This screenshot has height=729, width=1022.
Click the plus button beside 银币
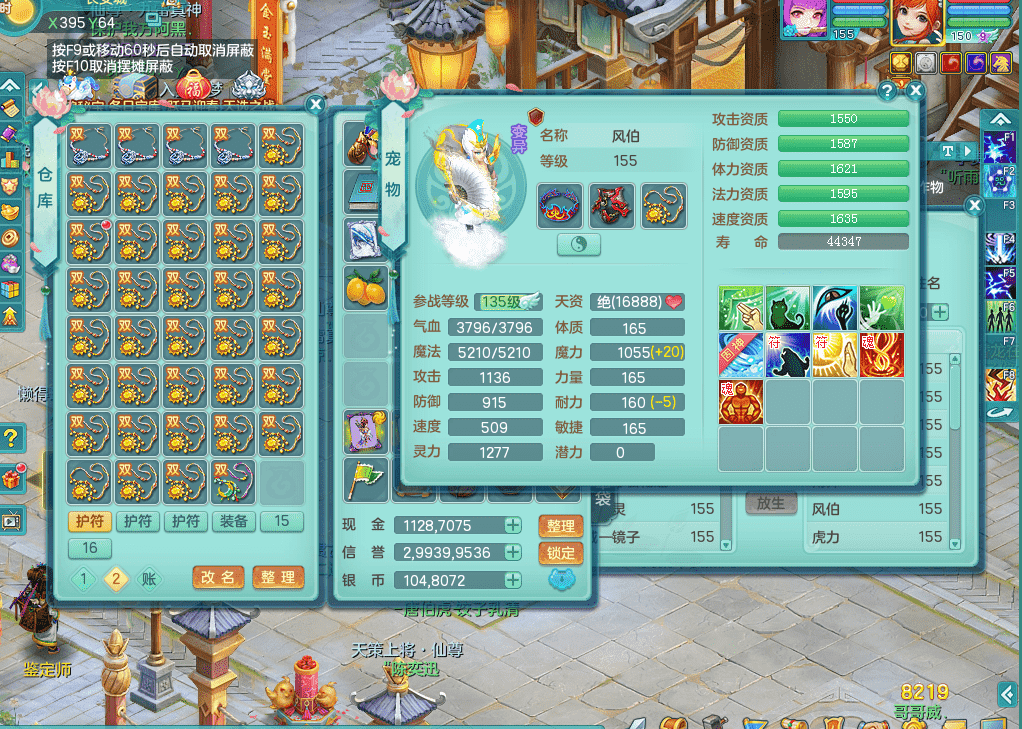pyautogui.click(x=512, y=580)
